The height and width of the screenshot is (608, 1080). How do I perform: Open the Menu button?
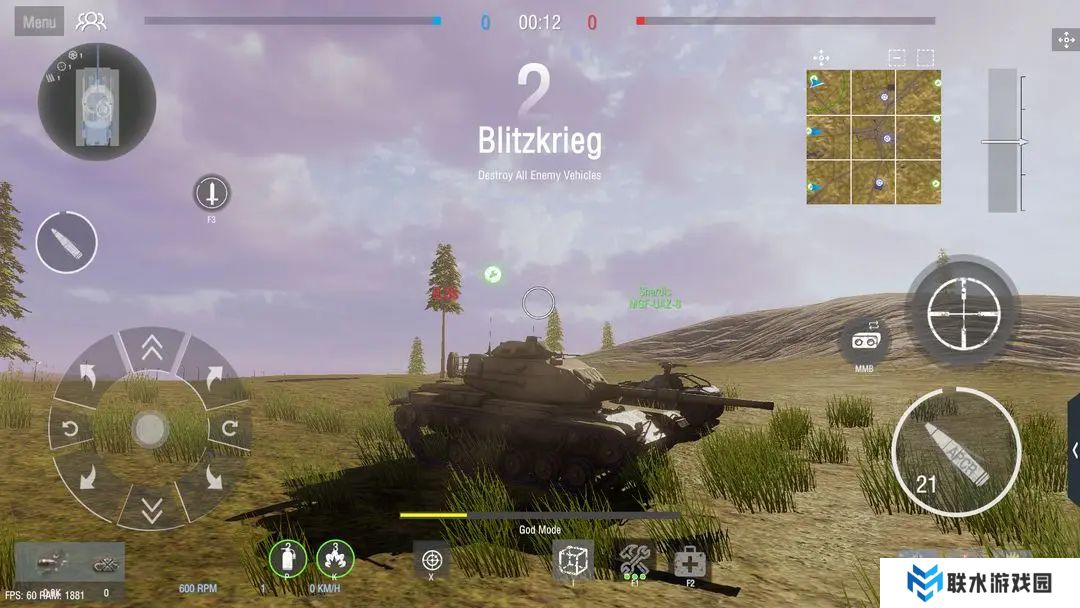39,21
